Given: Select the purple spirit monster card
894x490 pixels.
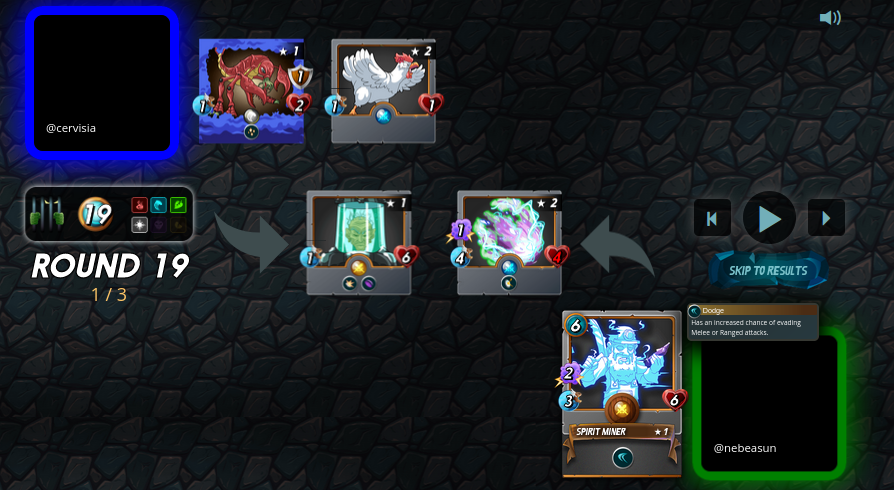Looking at the screenshot, I should click(509, 237).
